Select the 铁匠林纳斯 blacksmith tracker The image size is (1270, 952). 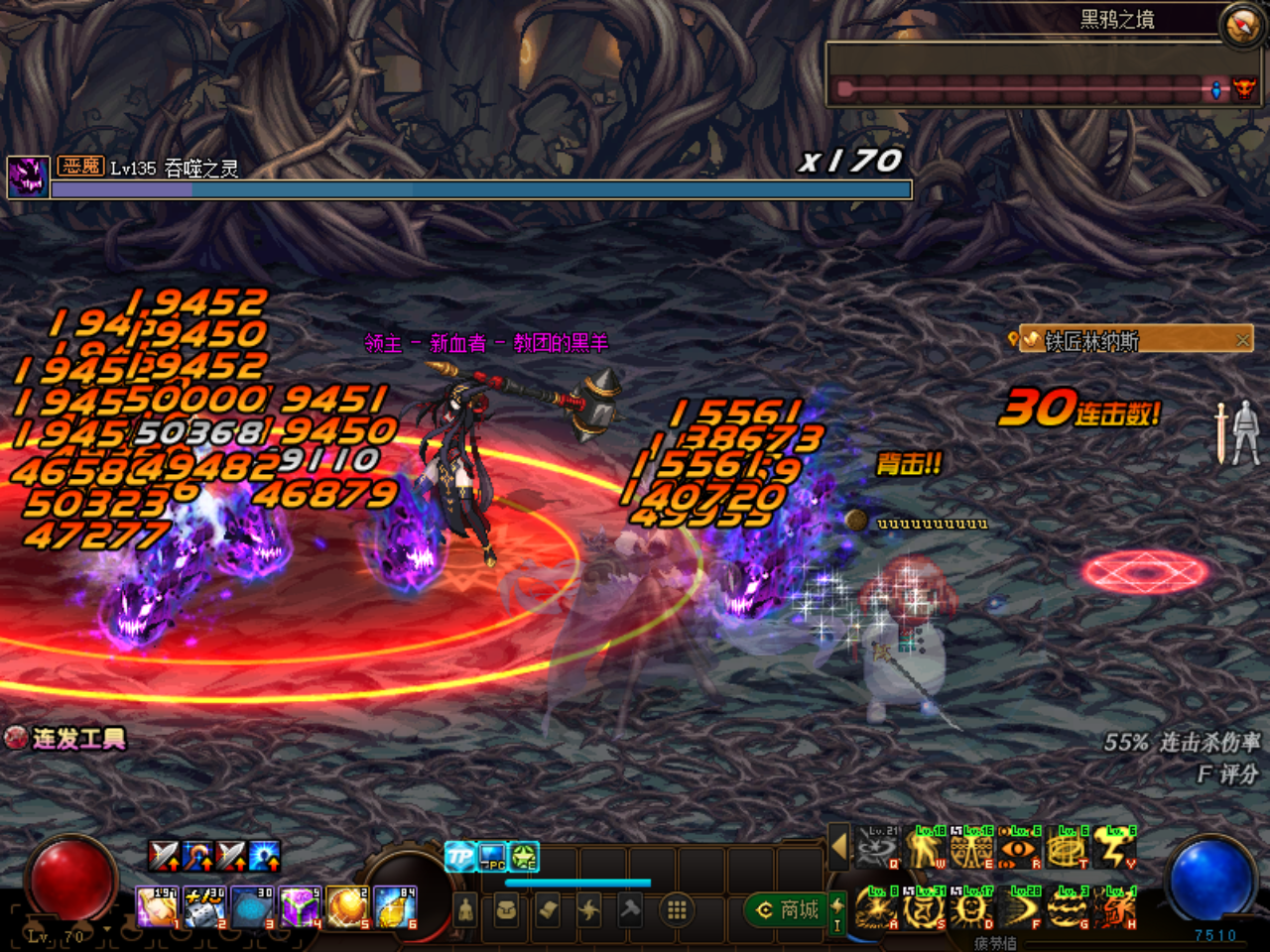[1091, 341]
